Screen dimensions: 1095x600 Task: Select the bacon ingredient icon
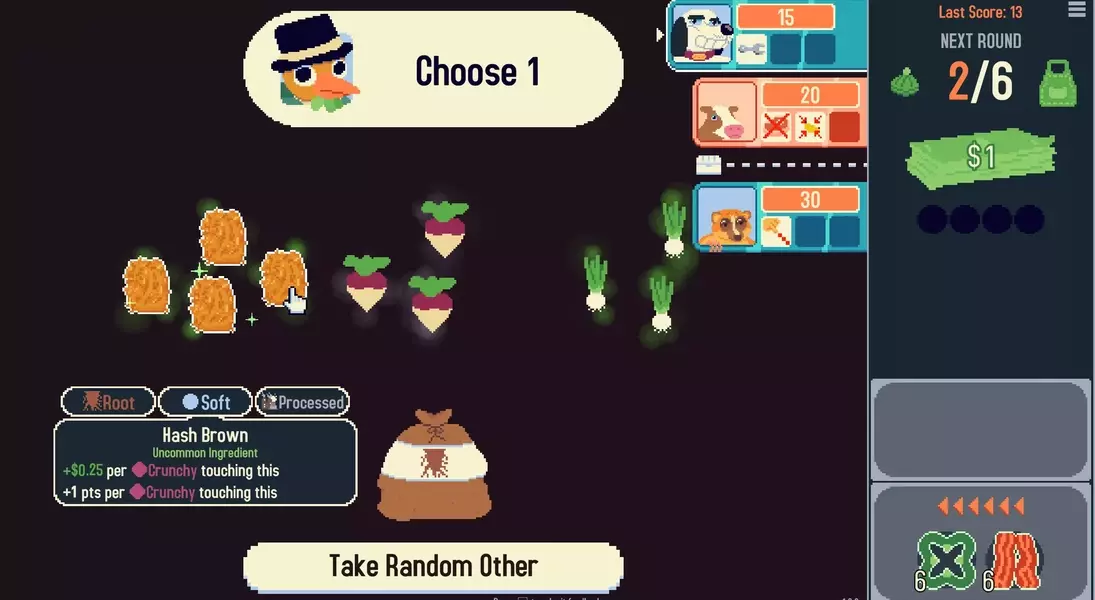(x=1016, y=561)
